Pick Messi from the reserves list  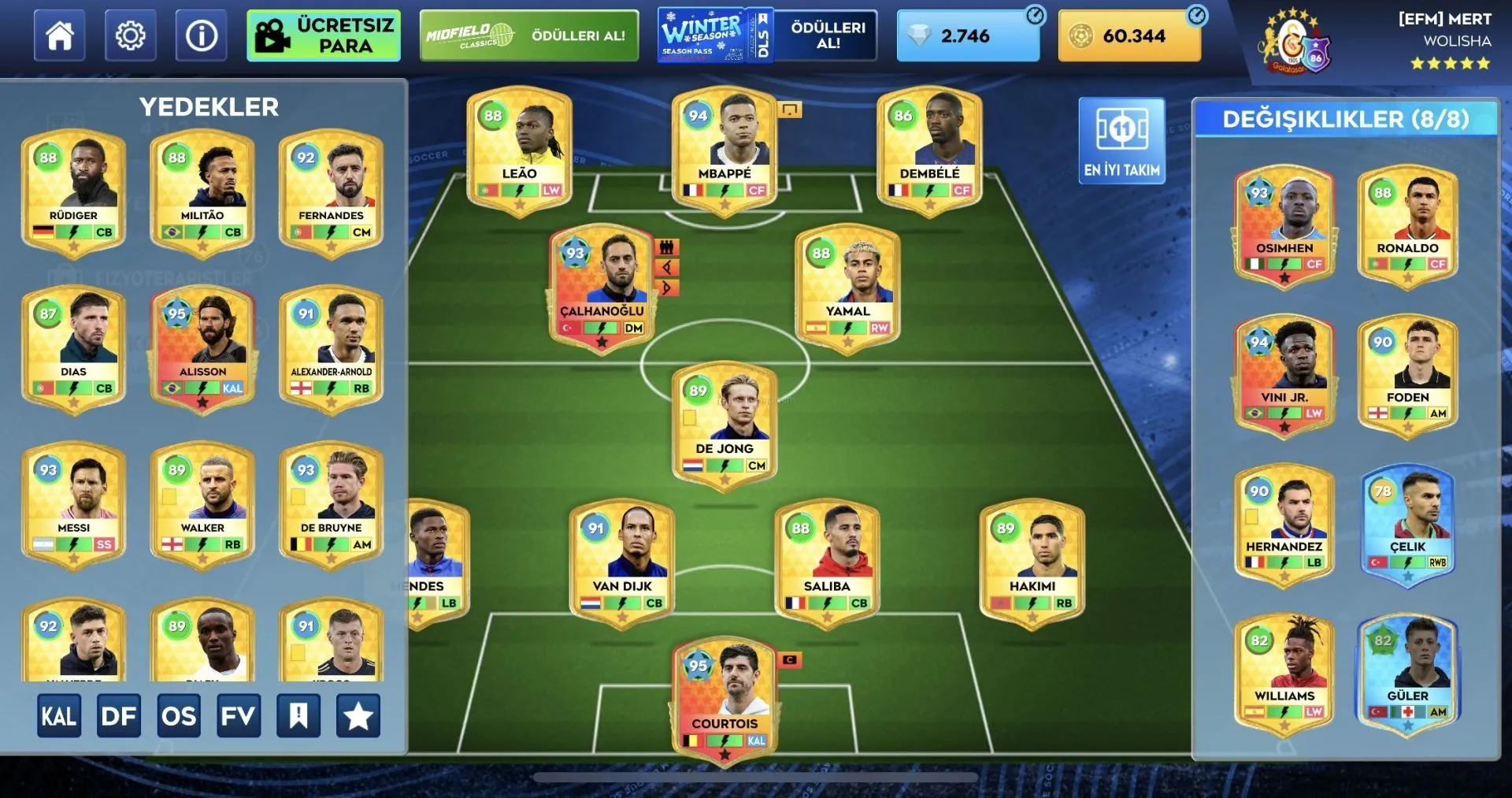click(74, 503)
